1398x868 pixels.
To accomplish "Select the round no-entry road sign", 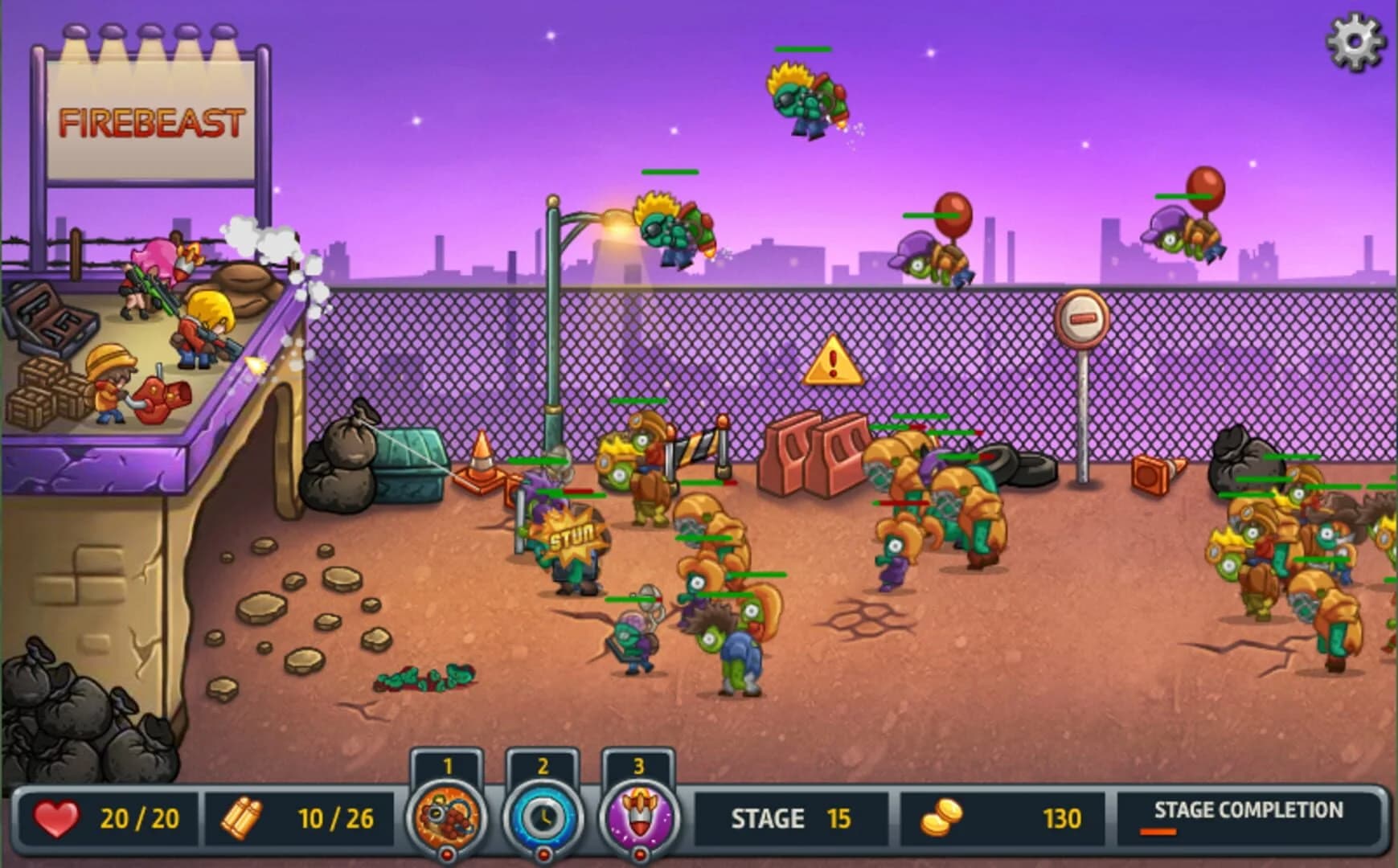I will click(x=1081, y=317).
